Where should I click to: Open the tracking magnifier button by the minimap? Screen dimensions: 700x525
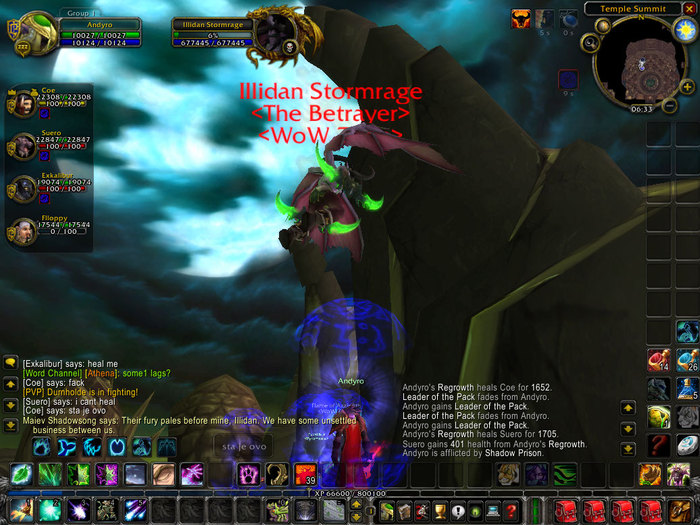point(593,42)
